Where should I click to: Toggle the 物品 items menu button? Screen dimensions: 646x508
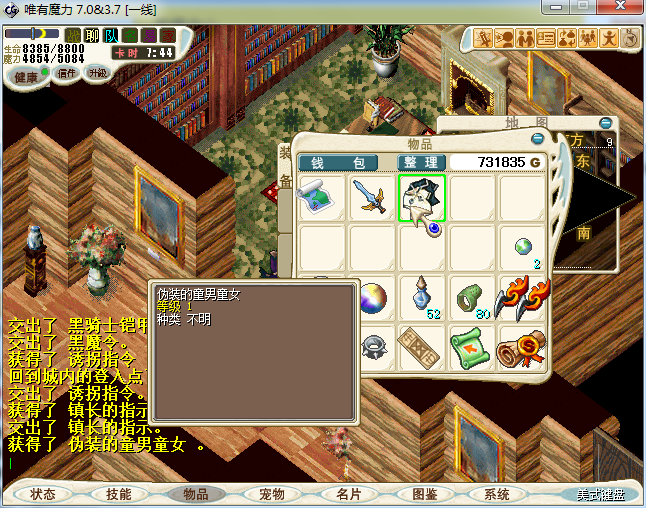pyautogui.click(x=195, y=494)
